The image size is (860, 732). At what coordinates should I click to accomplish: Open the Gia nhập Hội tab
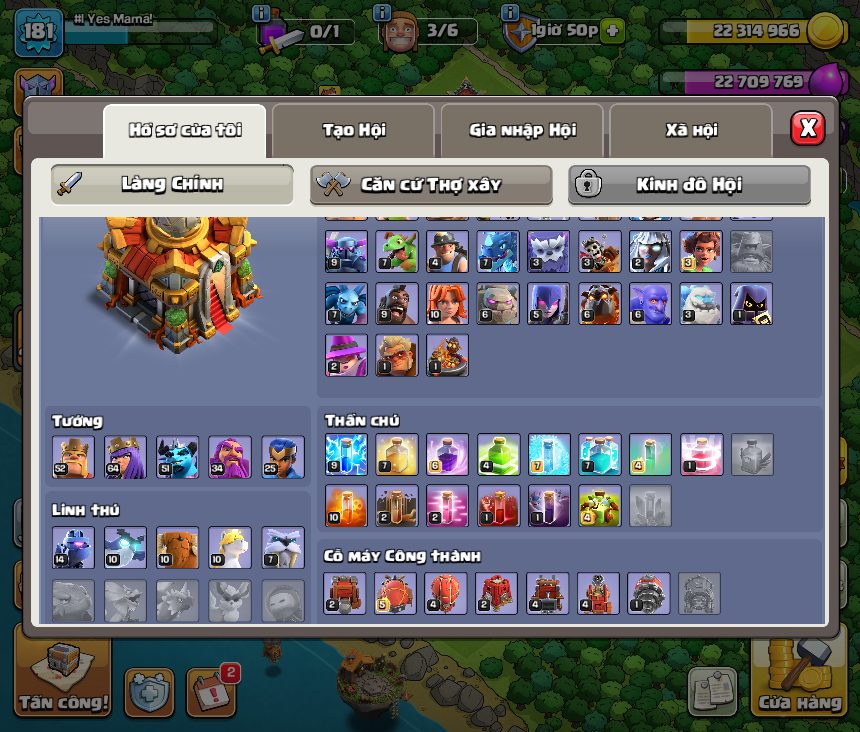(x=521, y=130)
